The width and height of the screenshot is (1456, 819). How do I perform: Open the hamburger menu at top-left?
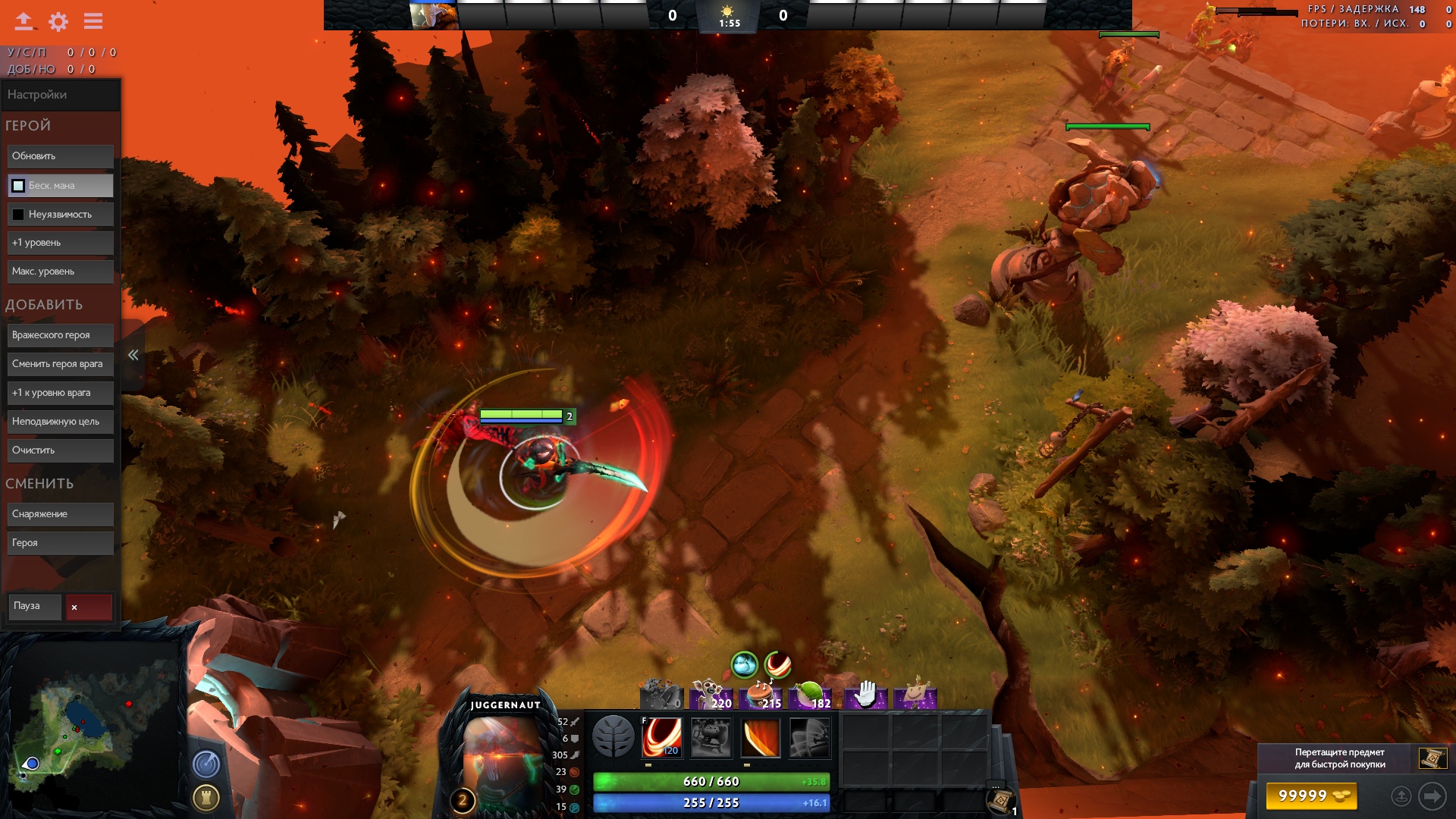[x=93, y=21]
